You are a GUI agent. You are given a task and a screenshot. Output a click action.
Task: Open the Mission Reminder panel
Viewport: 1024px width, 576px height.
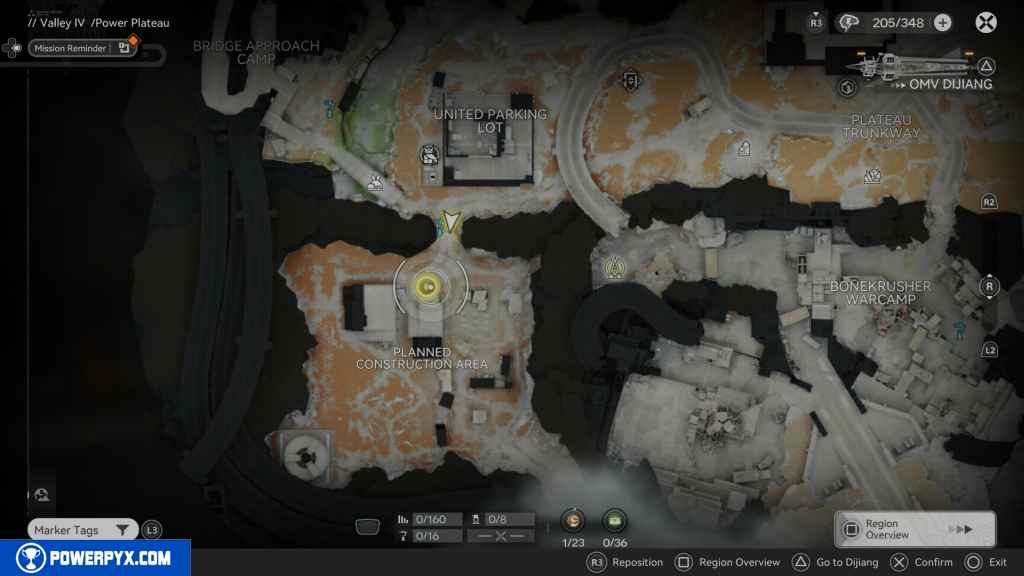pos(70,48)
